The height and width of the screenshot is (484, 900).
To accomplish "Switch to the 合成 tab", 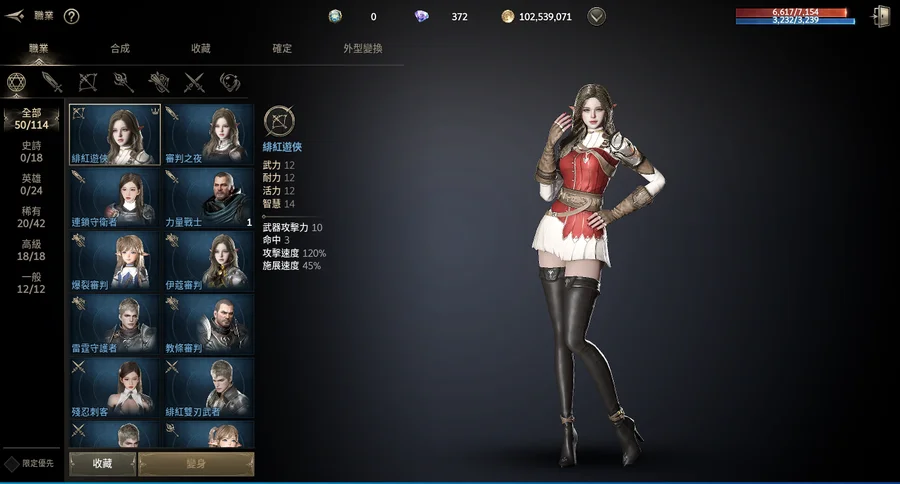I will pyautogui.click(x=120, y=49).
